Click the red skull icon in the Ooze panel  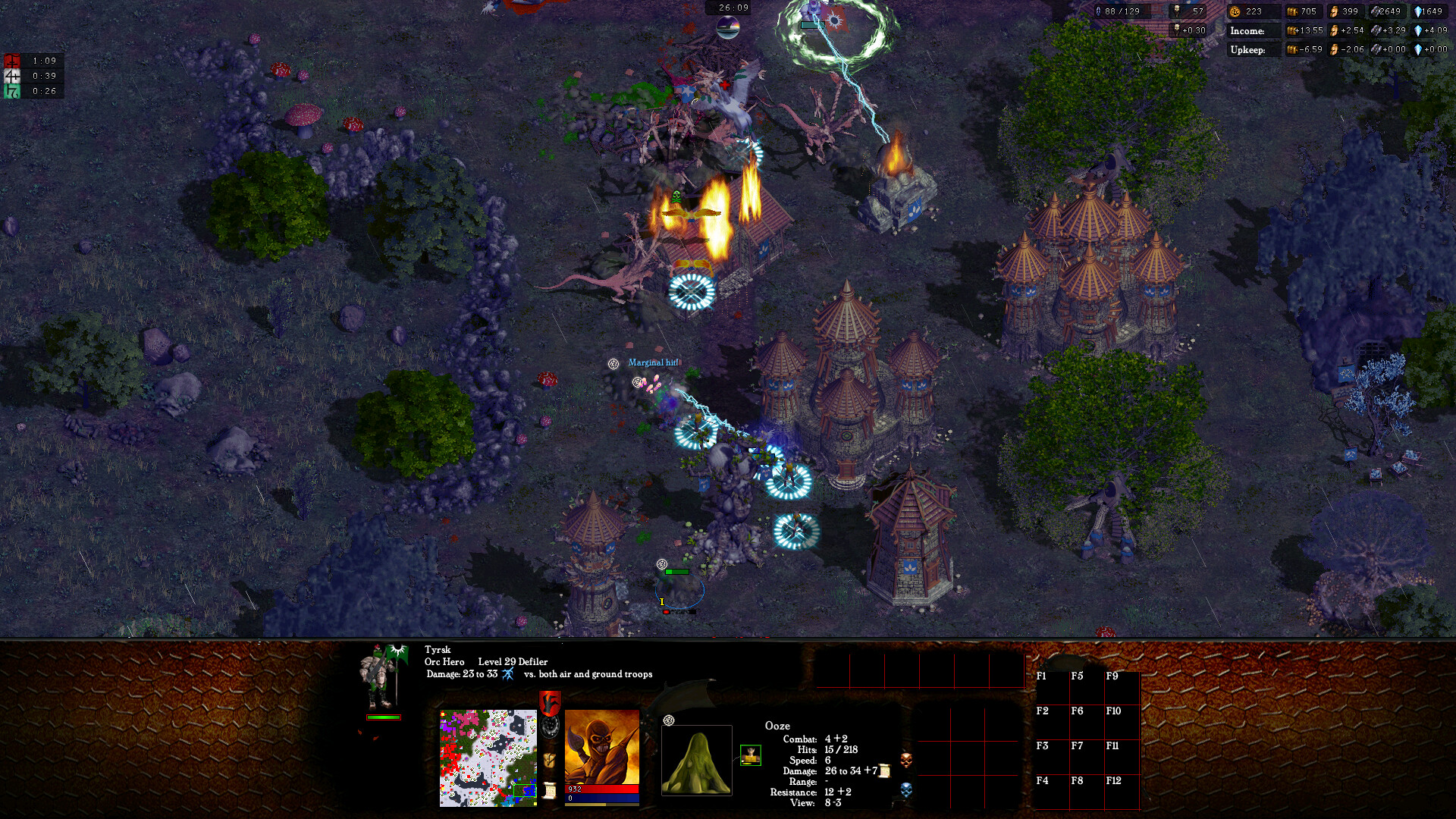906,761
